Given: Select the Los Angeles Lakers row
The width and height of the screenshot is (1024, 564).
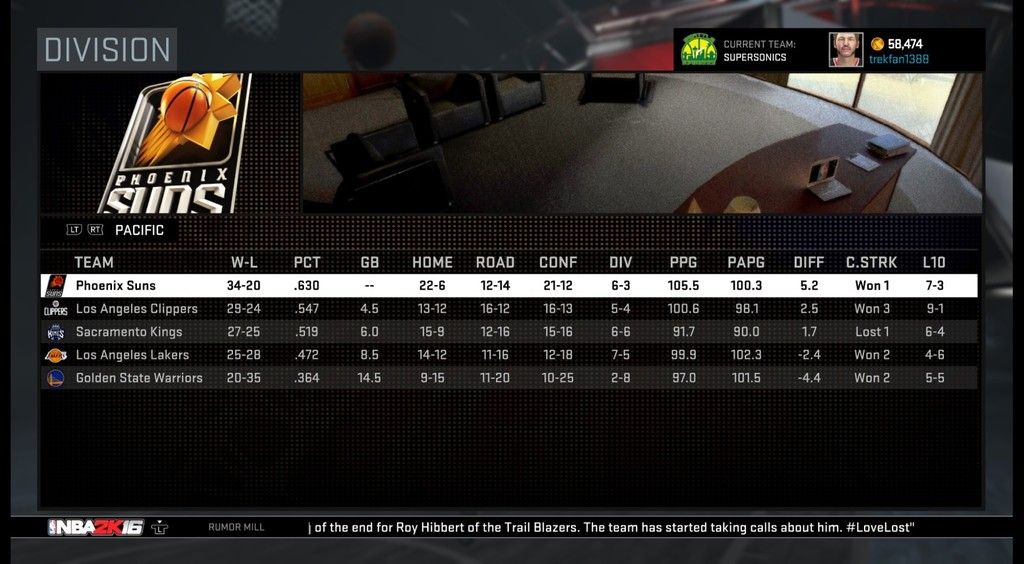Looking at the screenshot, I should 508,355.
